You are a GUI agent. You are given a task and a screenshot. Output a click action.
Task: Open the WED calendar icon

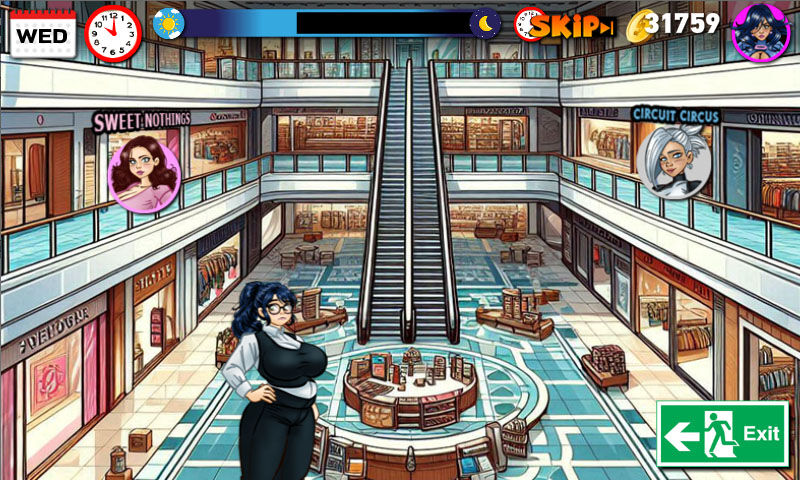[x=43, y=34]
